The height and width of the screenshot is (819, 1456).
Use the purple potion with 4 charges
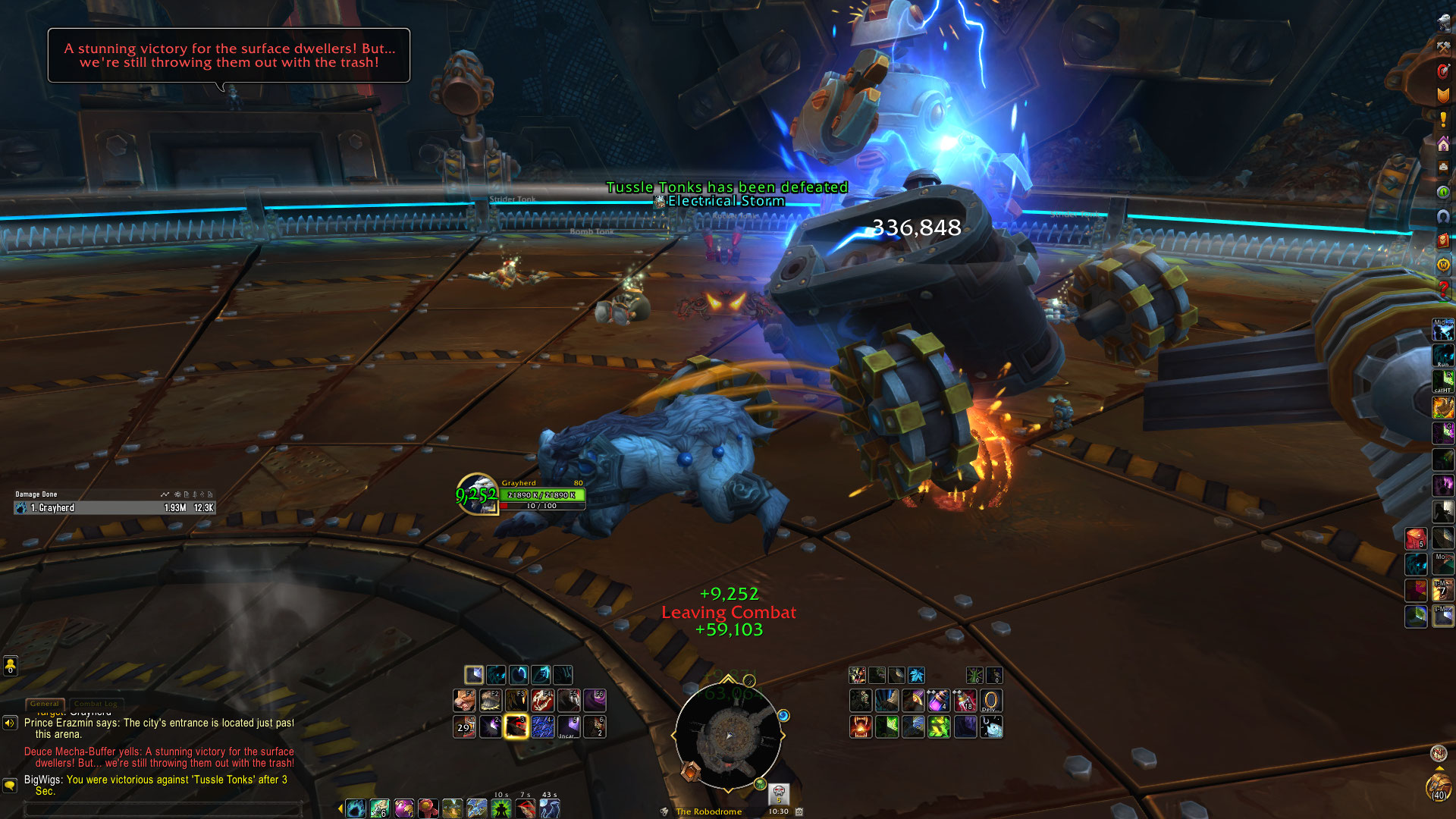[x=939, y=700]
